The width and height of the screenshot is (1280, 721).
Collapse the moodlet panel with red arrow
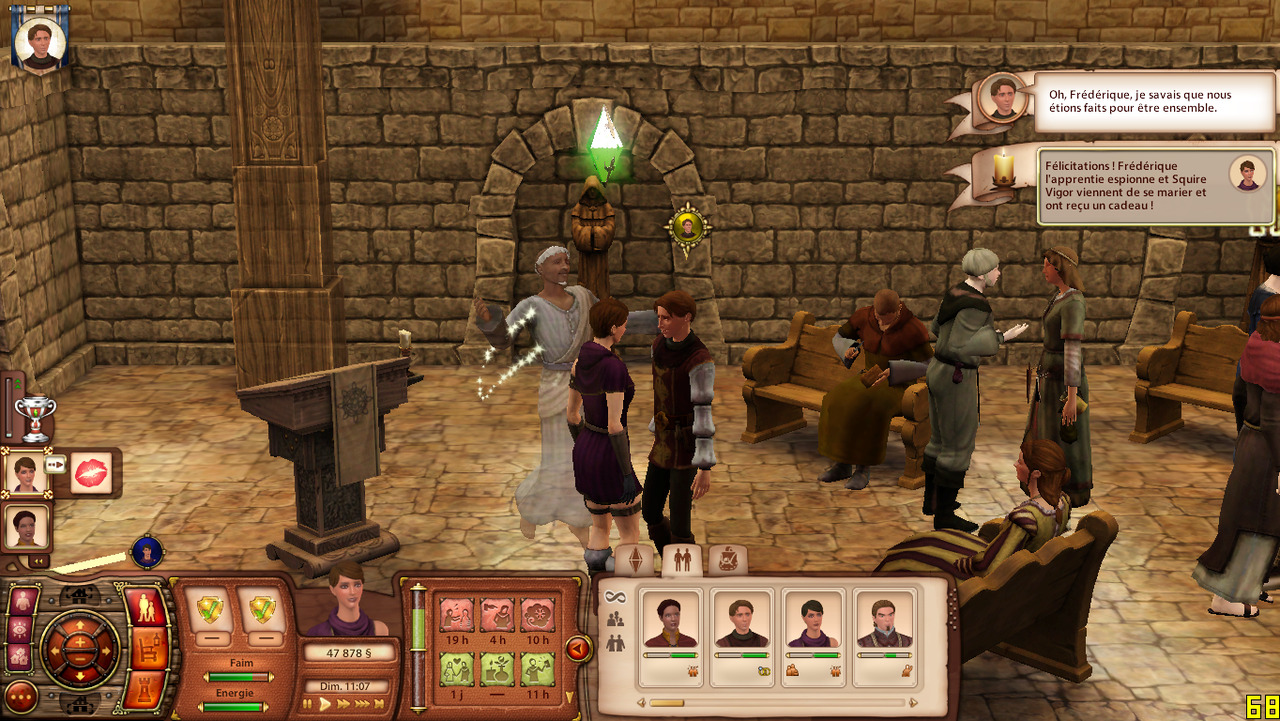tap(578, 649)
